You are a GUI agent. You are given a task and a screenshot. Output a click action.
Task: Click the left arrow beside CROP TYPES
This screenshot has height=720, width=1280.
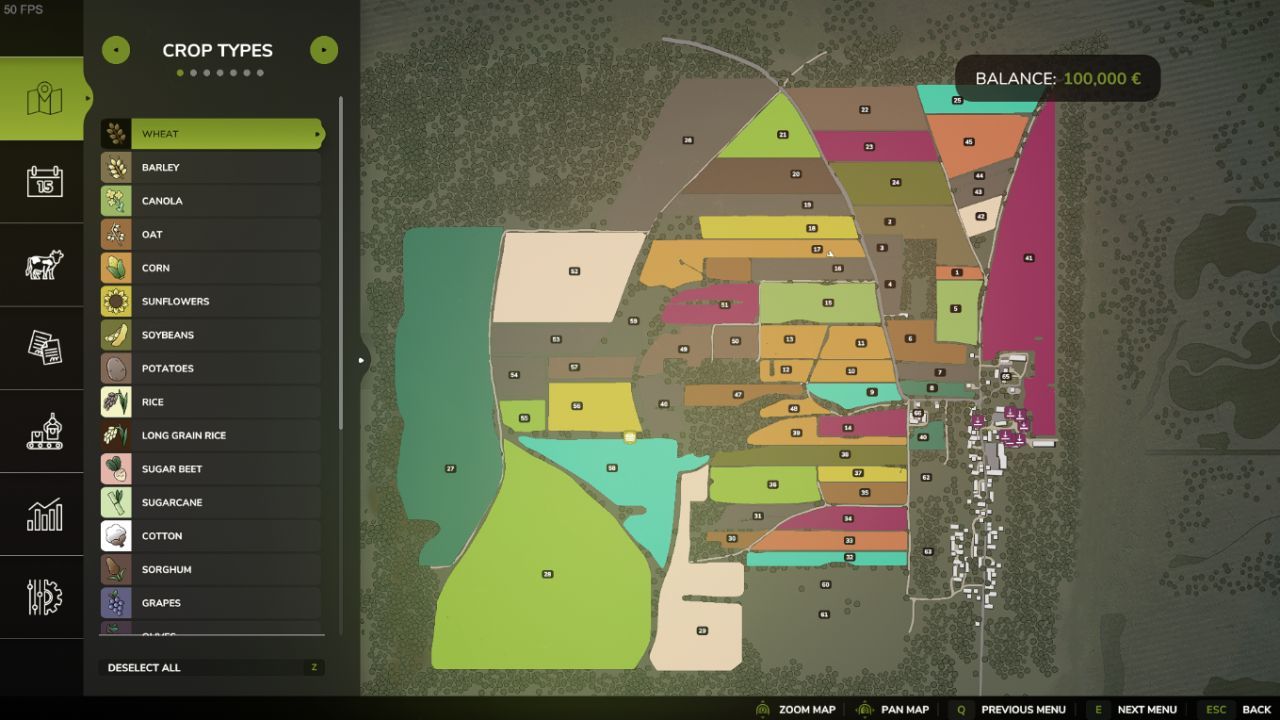click(x=116, y=49)
